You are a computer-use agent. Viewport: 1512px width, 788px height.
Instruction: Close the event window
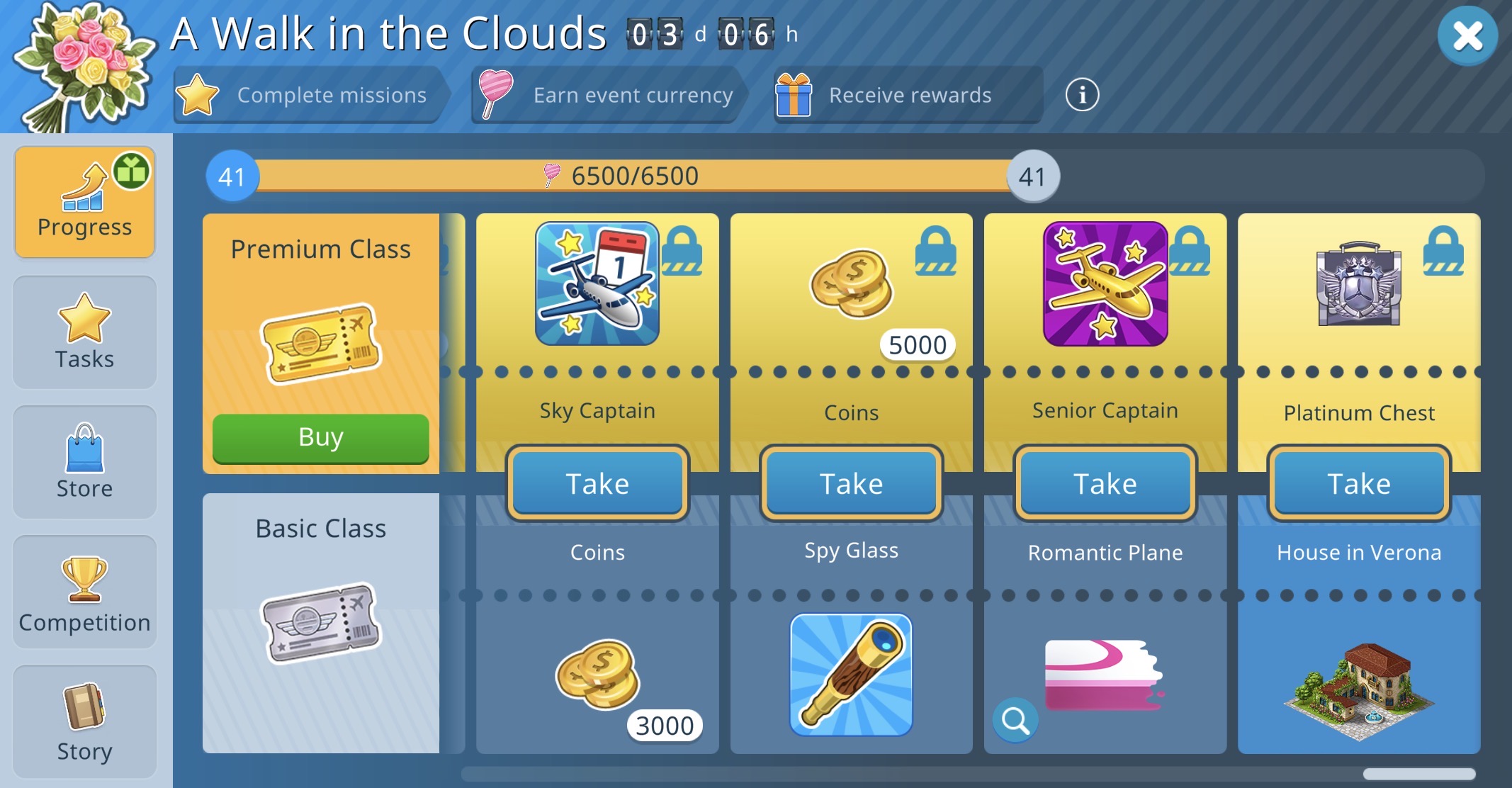coord(1467,36)
